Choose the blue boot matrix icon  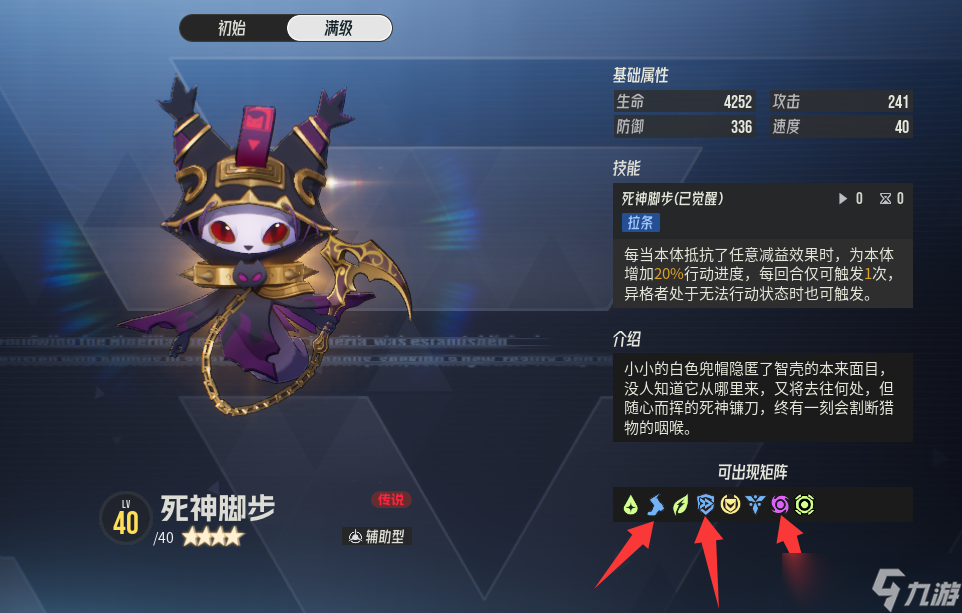coord(655,505)
